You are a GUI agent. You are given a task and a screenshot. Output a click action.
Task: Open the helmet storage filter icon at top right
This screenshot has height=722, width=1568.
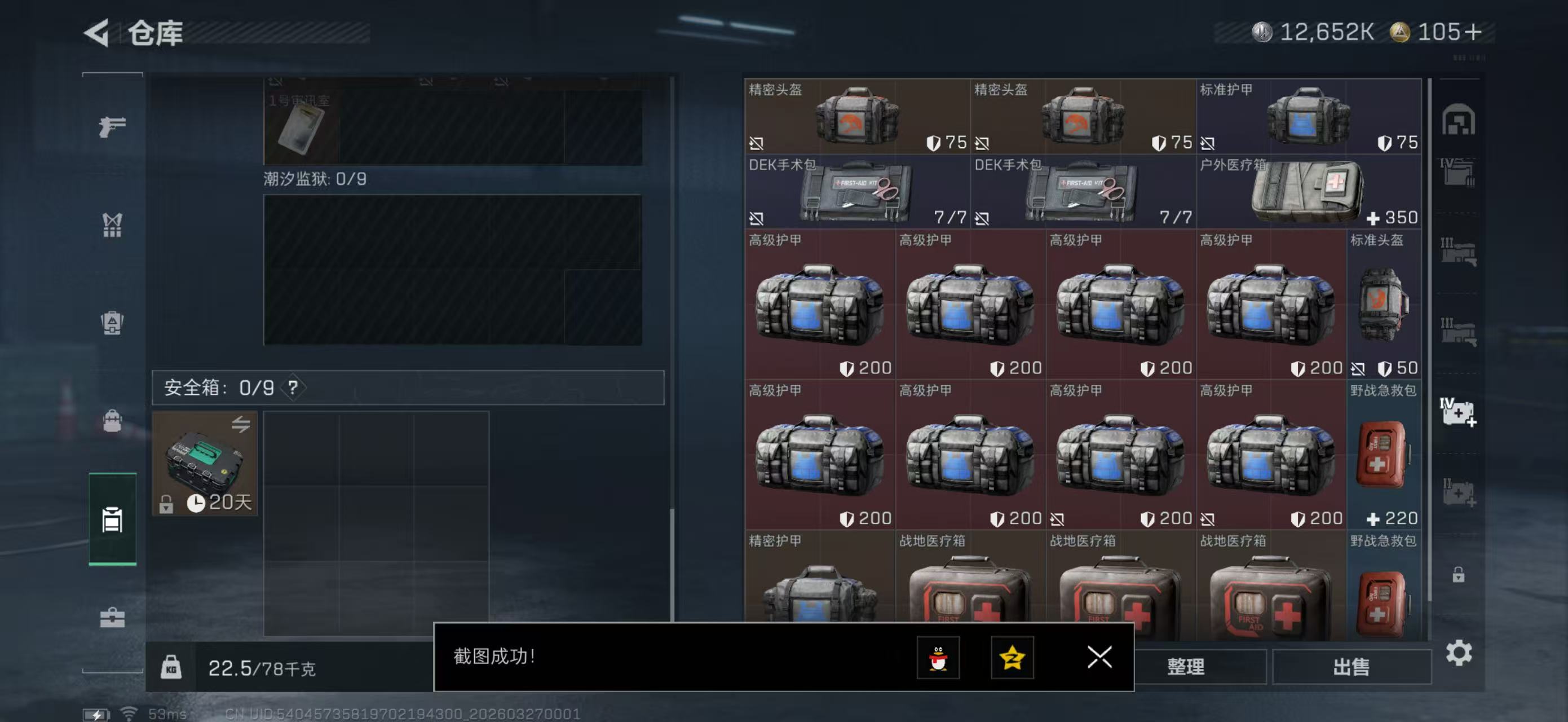tap(1459, 121)
